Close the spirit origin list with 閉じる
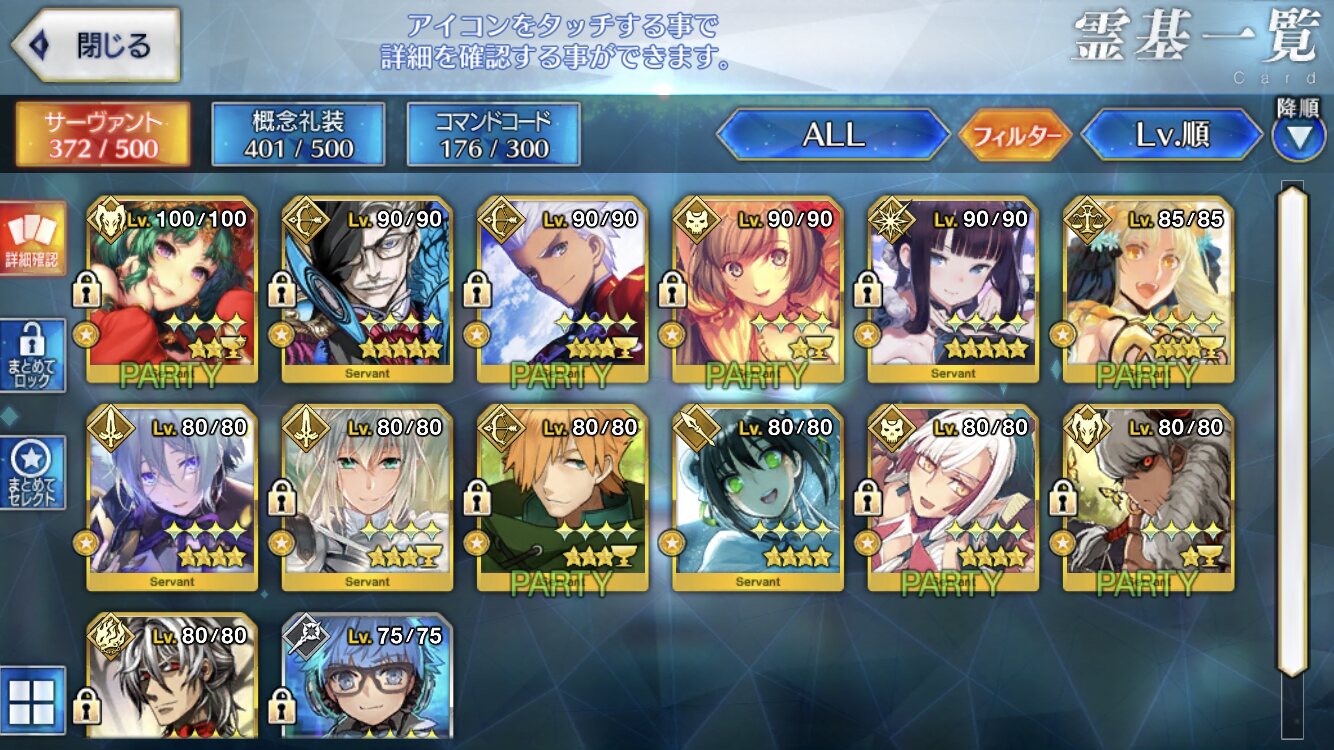 click(x=96, y=46)
